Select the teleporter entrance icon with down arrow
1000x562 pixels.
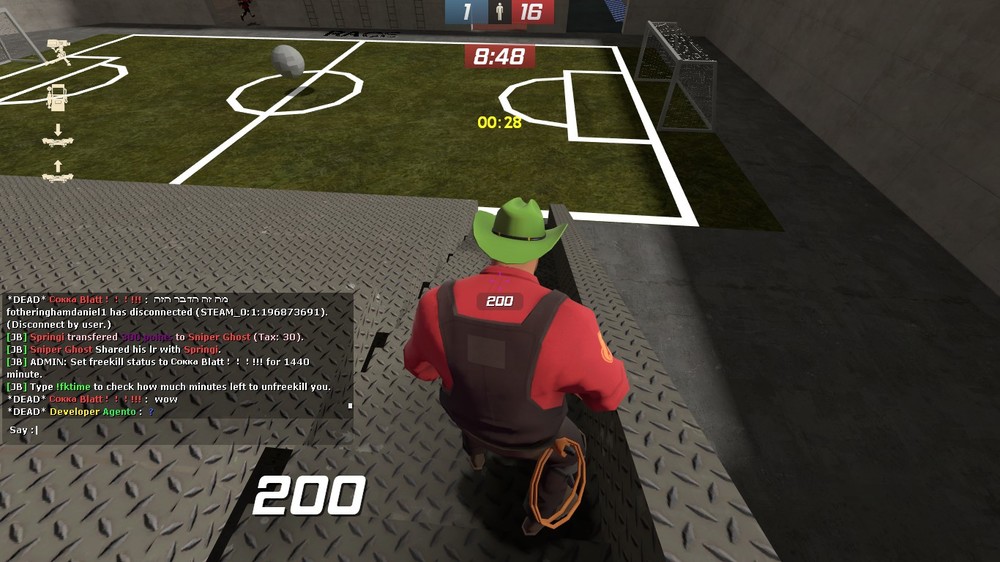57,136
